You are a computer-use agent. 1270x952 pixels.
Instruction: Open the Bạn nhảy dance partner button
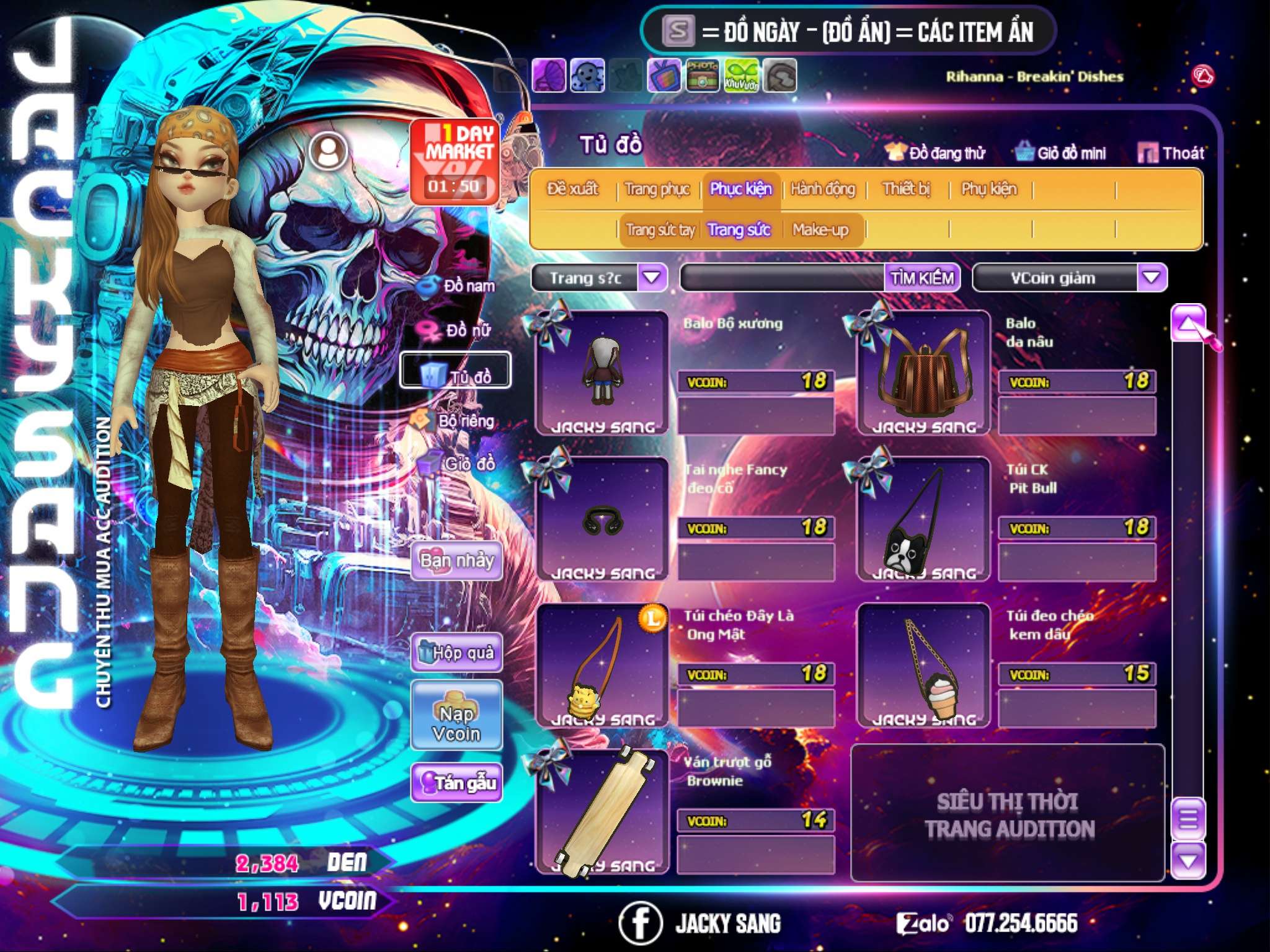pyautogui.click(x=457, y=562)
